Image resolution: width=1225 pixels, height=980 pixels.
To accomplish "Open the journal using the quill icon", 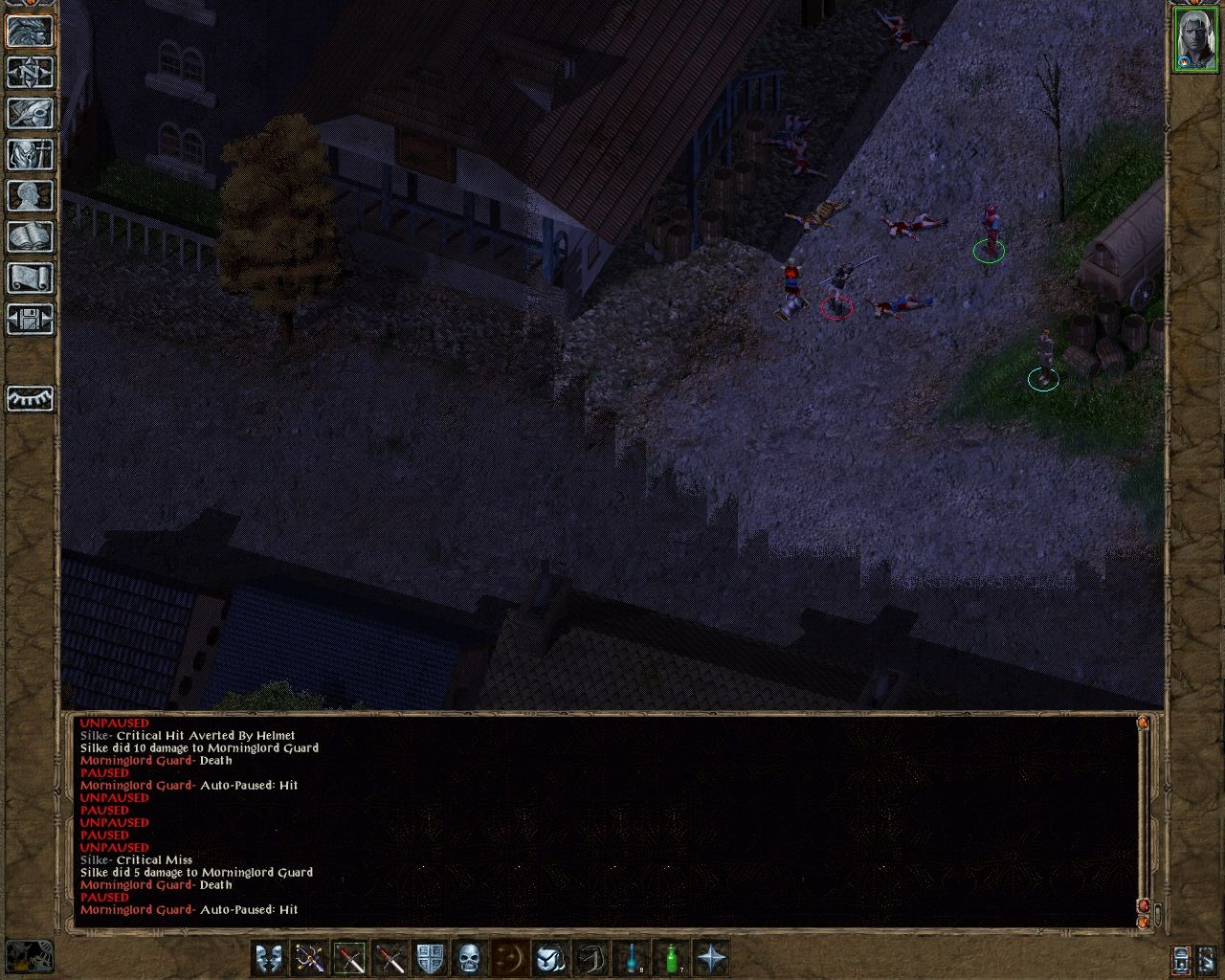I will [x=29, y=114].
